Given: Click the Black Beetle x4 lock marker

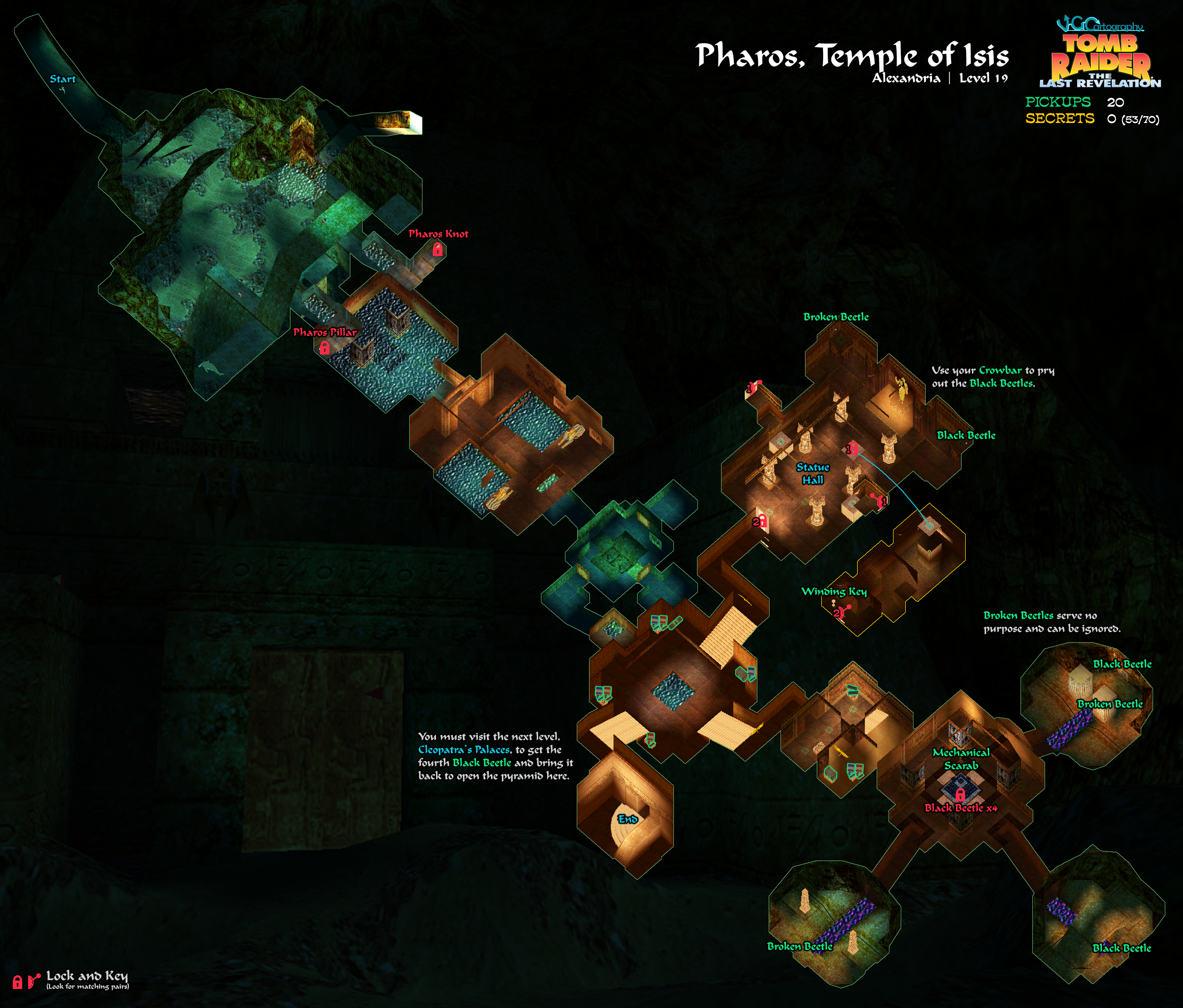Looking at the screenshot, I should coord(960,794).
